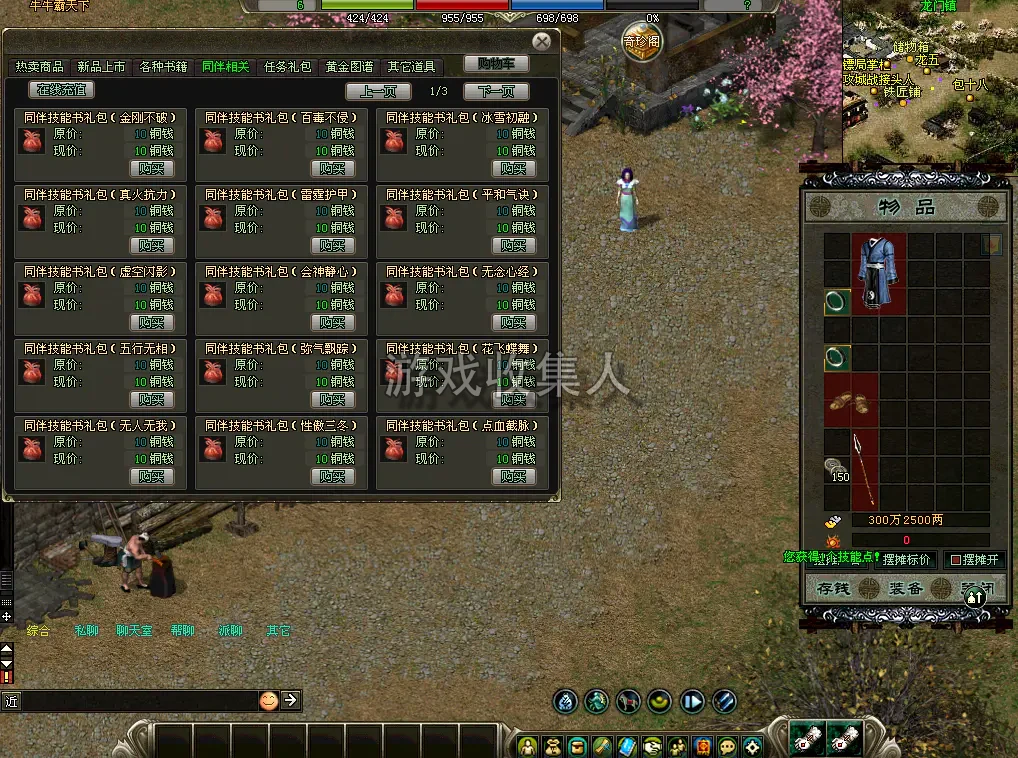Select the blue robe in inventory

[x=879, y=272]
